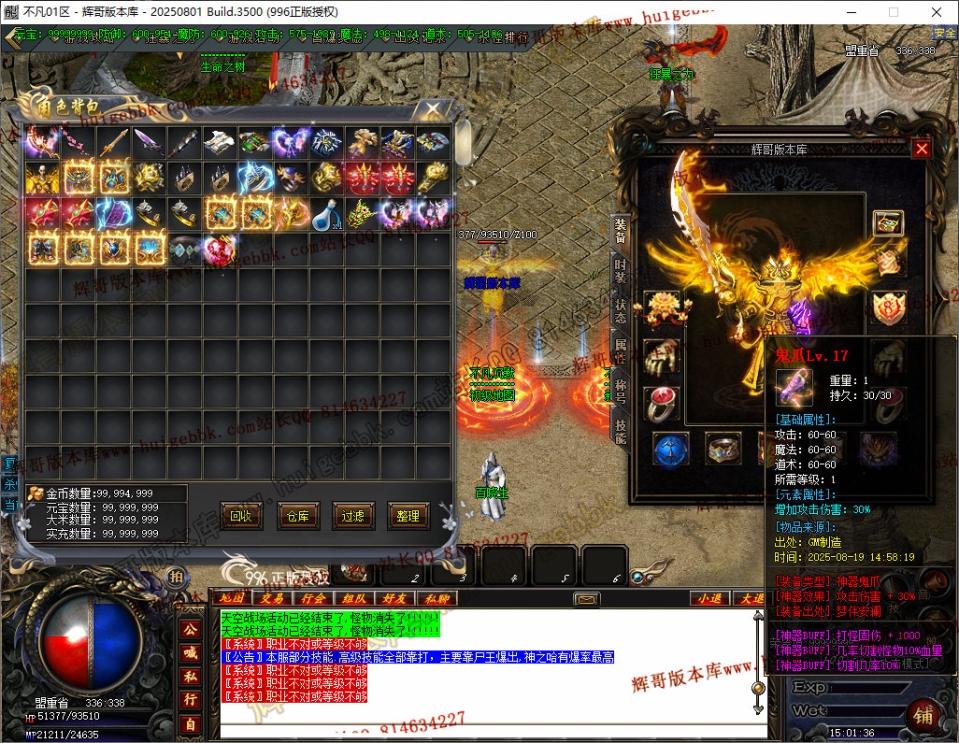The width and height of the screenshot is (959, 743).
Task: Maximize the game window
Action: click(893, 12)
